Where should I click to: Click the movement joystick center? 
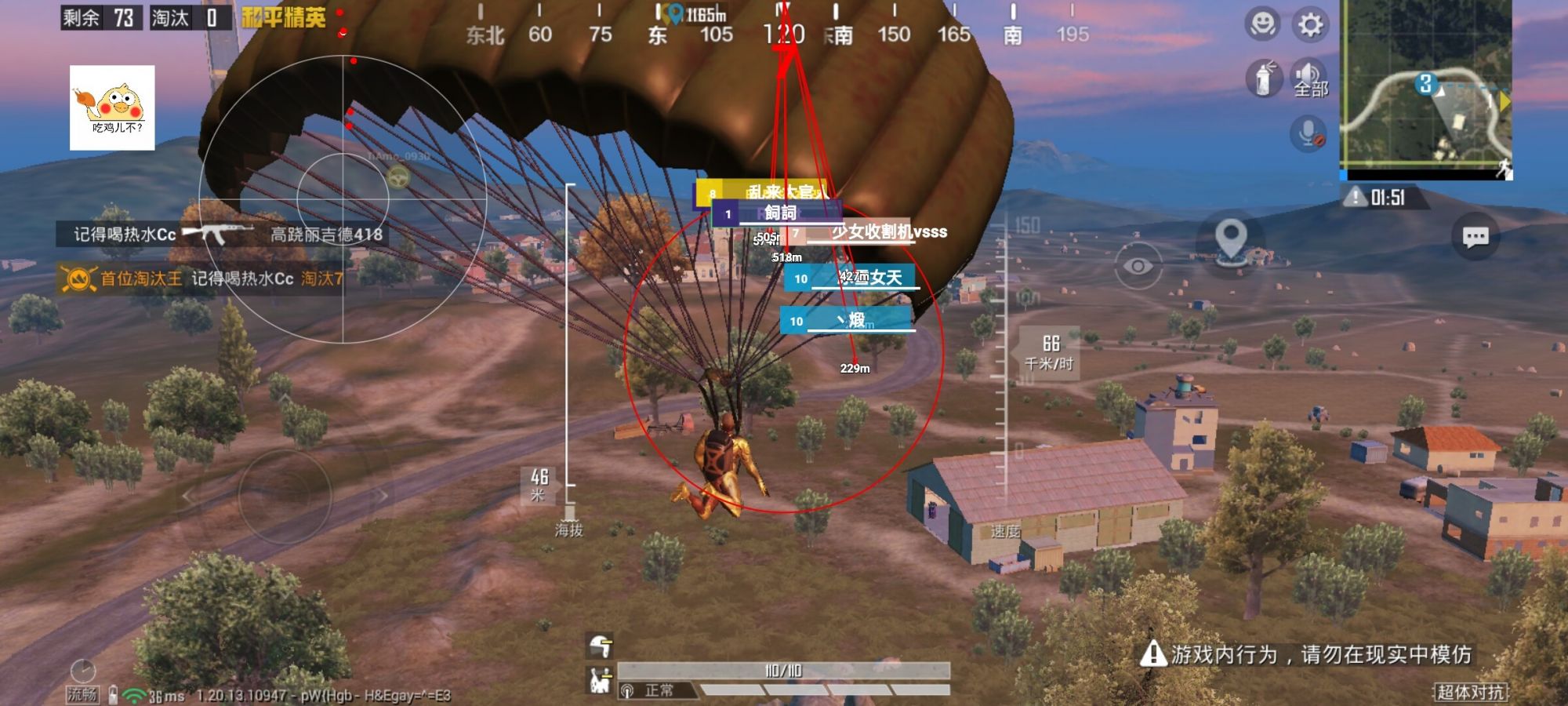point(285,496)
